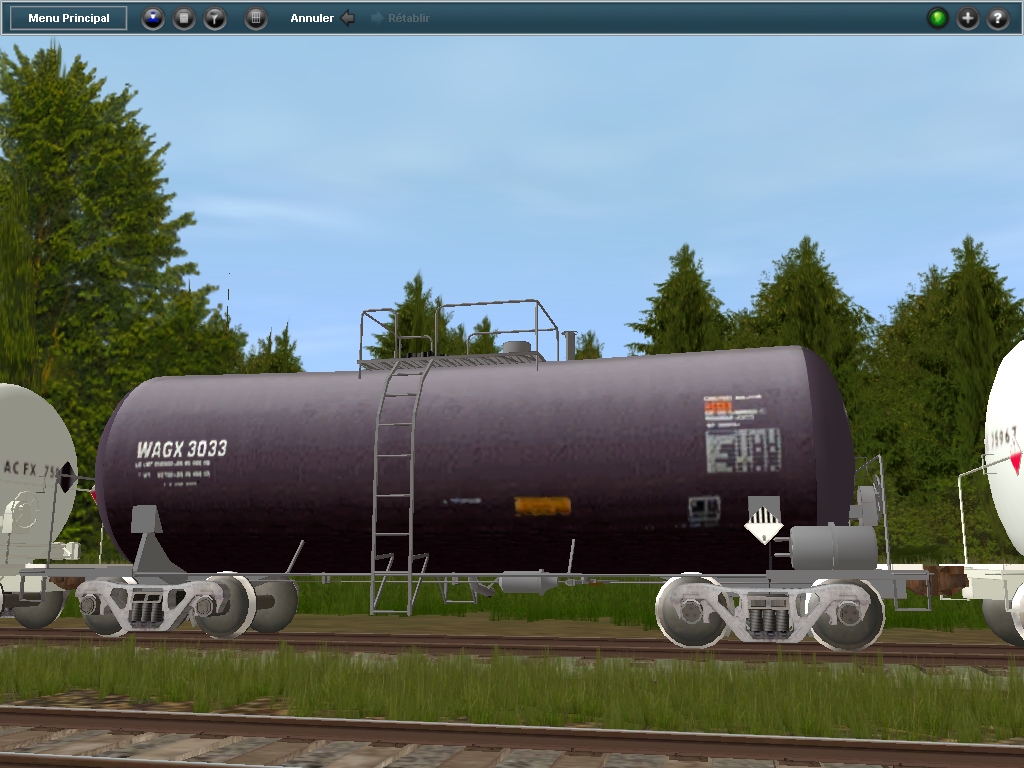This screenshot has height=768, width=1024.
Task: Open help with the question mark button
Action: coord(998,18)
